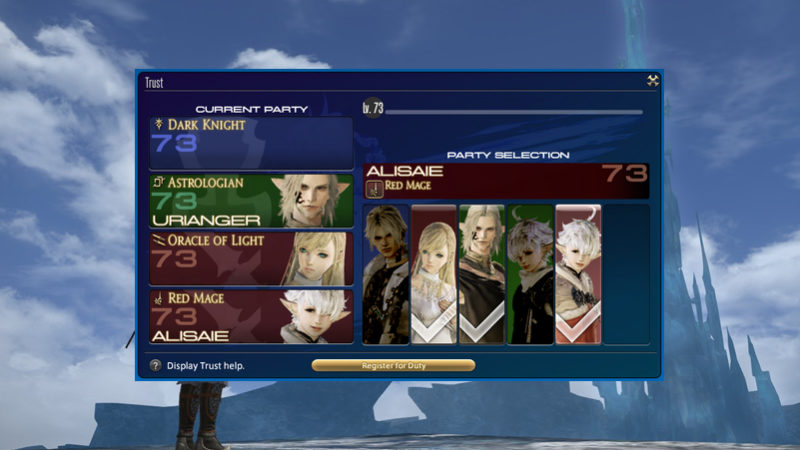Choose the Oracle of Light party slot
This screenshot has height=450, width=800.
click(x=251, y=259)
